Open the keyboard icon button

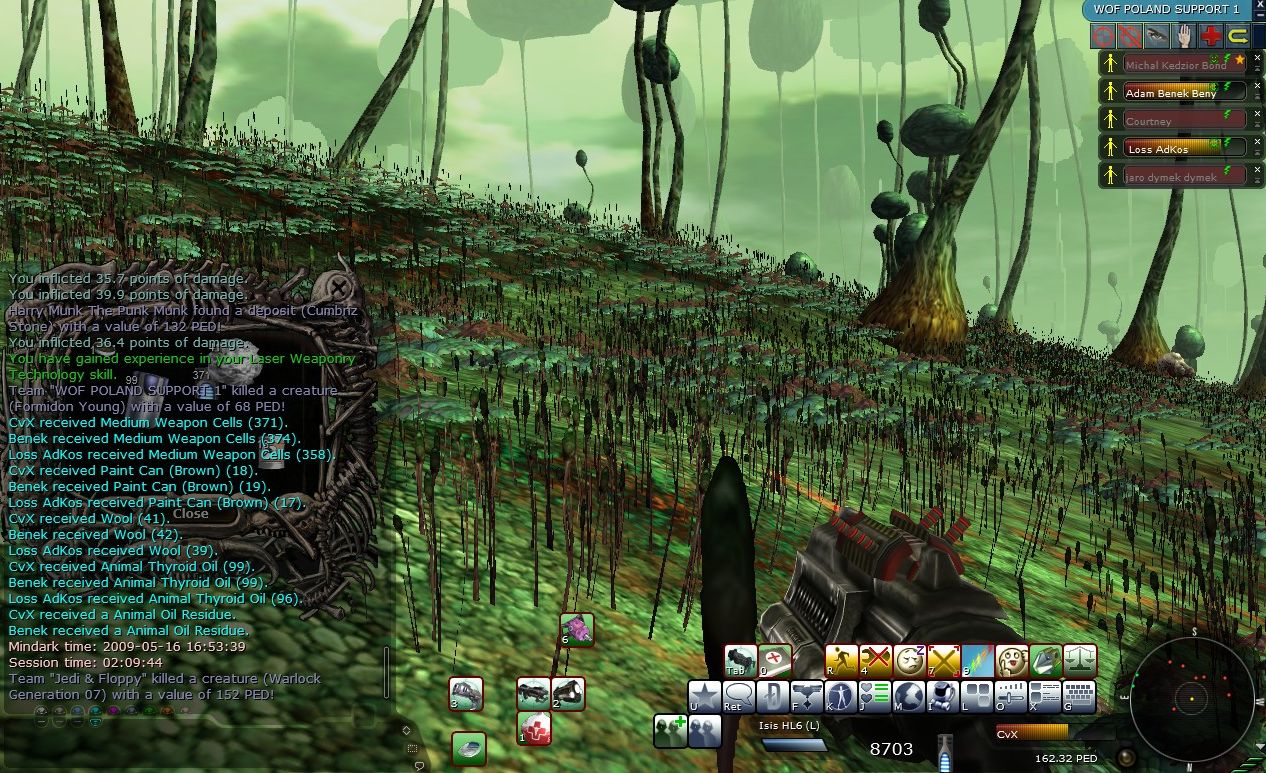1079,697
